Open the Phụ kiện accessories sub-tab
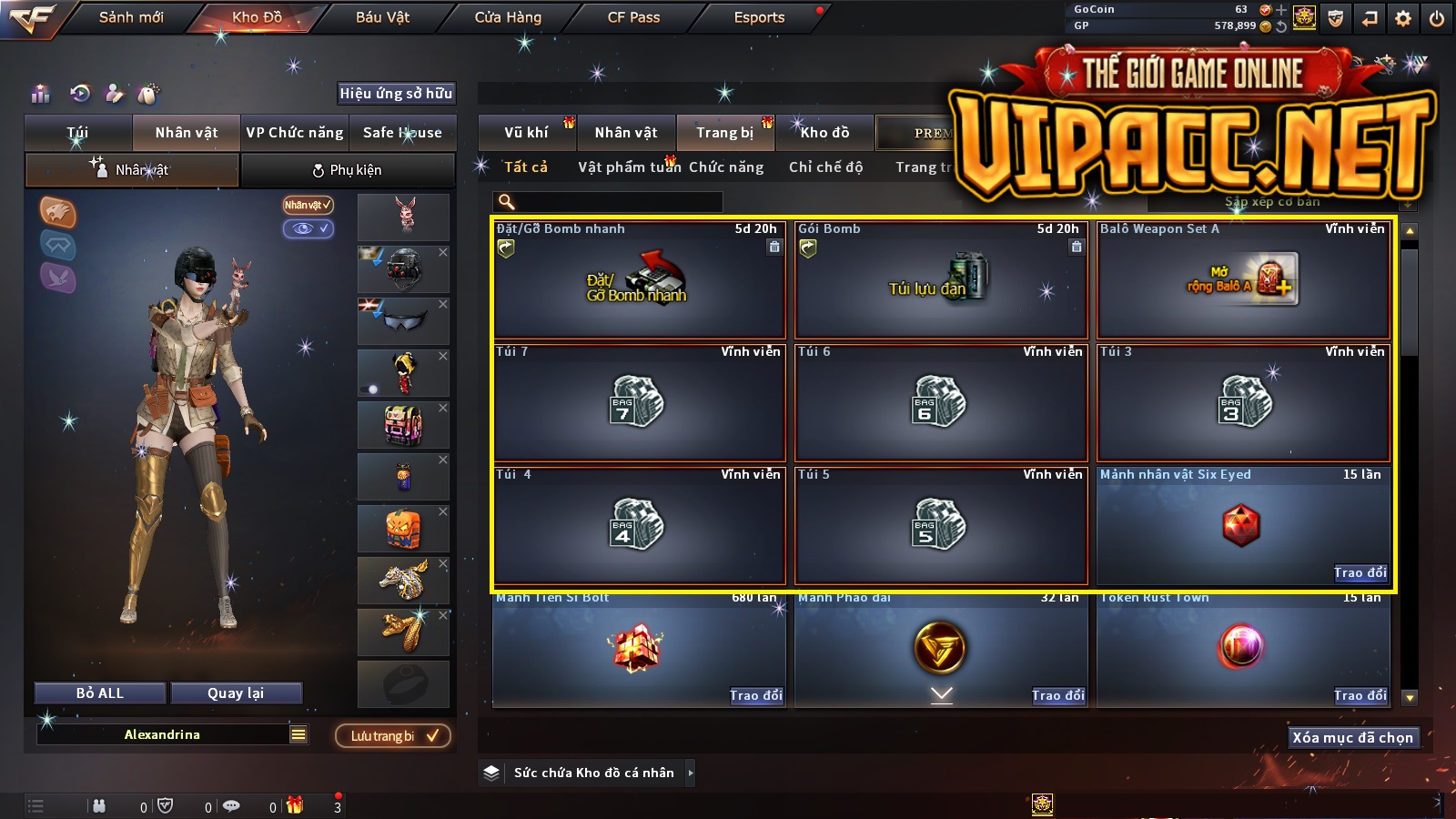The image size is (1456, 819). pos(348,170)
